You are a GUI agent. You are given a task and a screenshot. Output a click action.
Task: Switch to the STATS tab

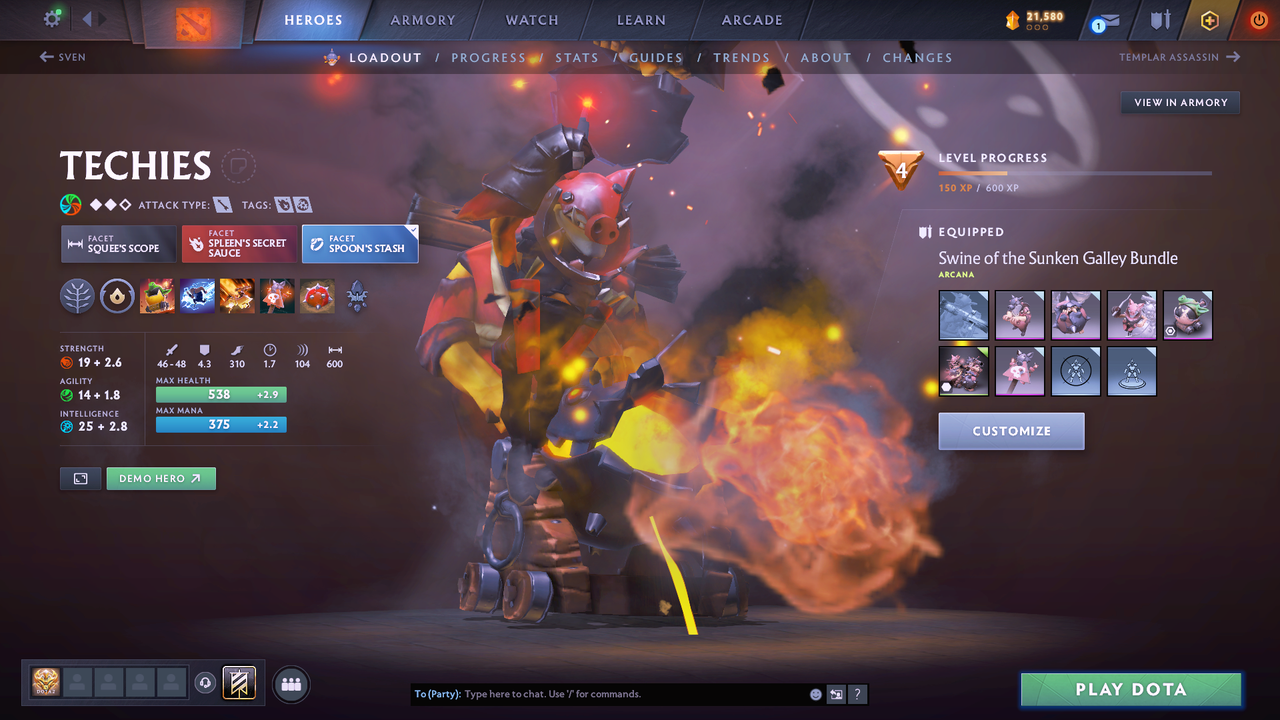577,57
